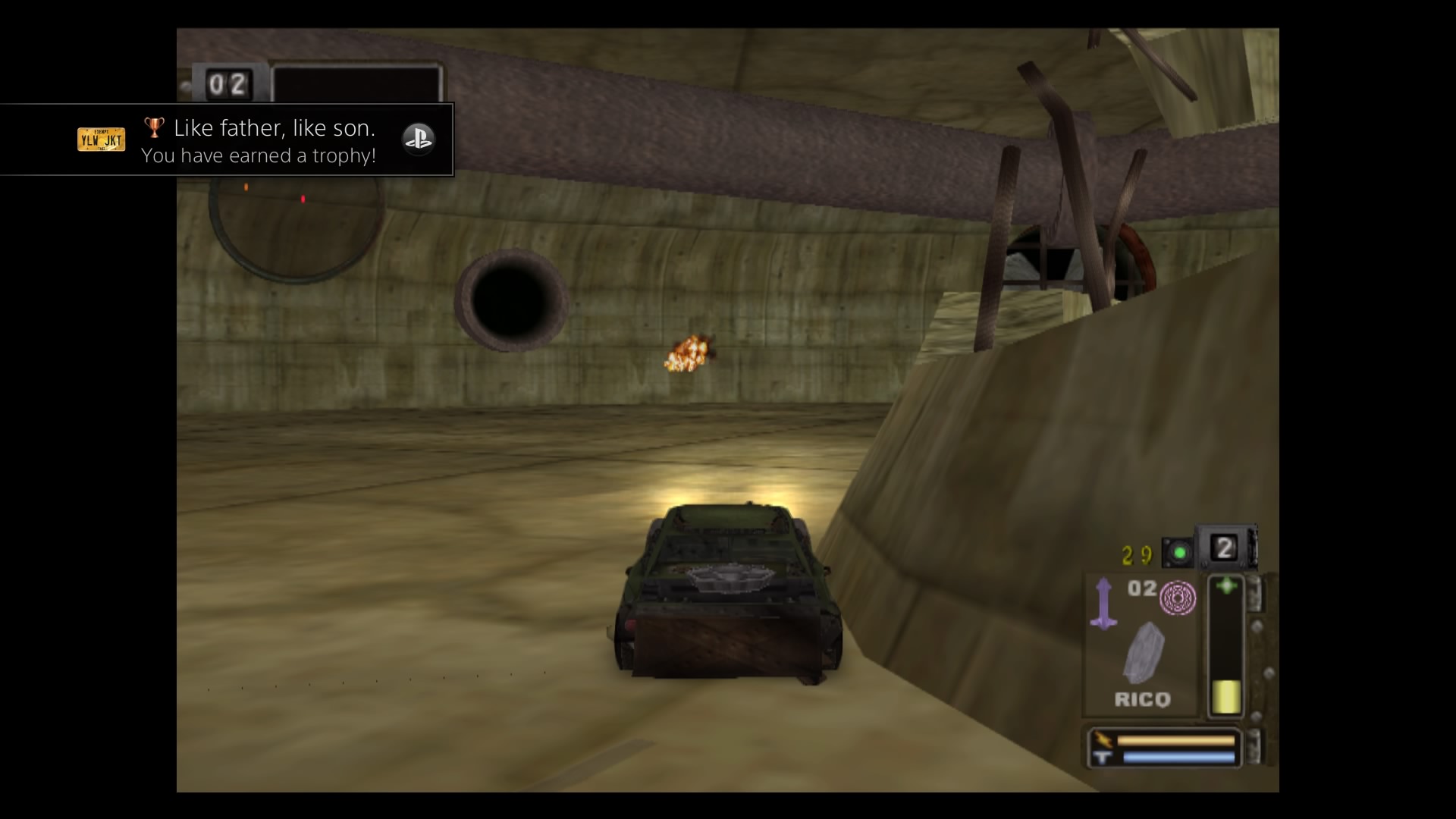Expand the black message box beside the counter
The image size is (1456, 819).
coord(356,82)
